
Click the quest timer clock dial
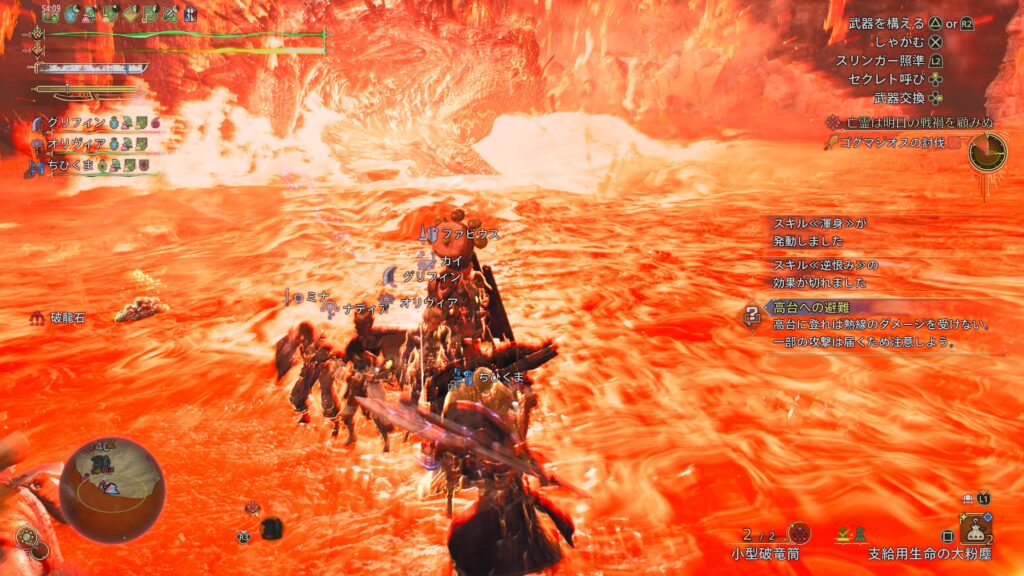988,150
